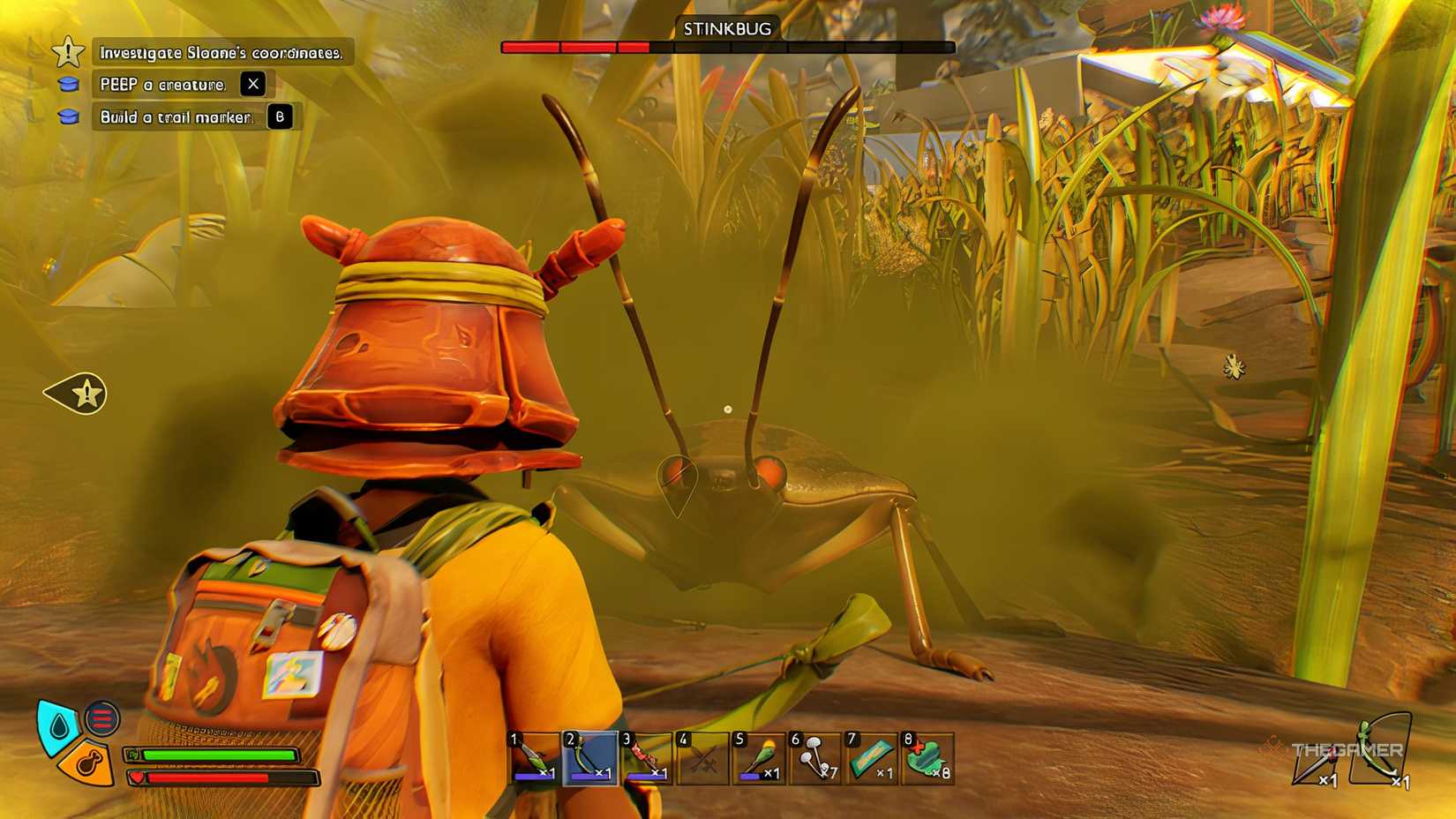Toggle the Build a trail marker objective
Image resolution: width=1456 pixels, height=819 pixels.
(175, 116)
